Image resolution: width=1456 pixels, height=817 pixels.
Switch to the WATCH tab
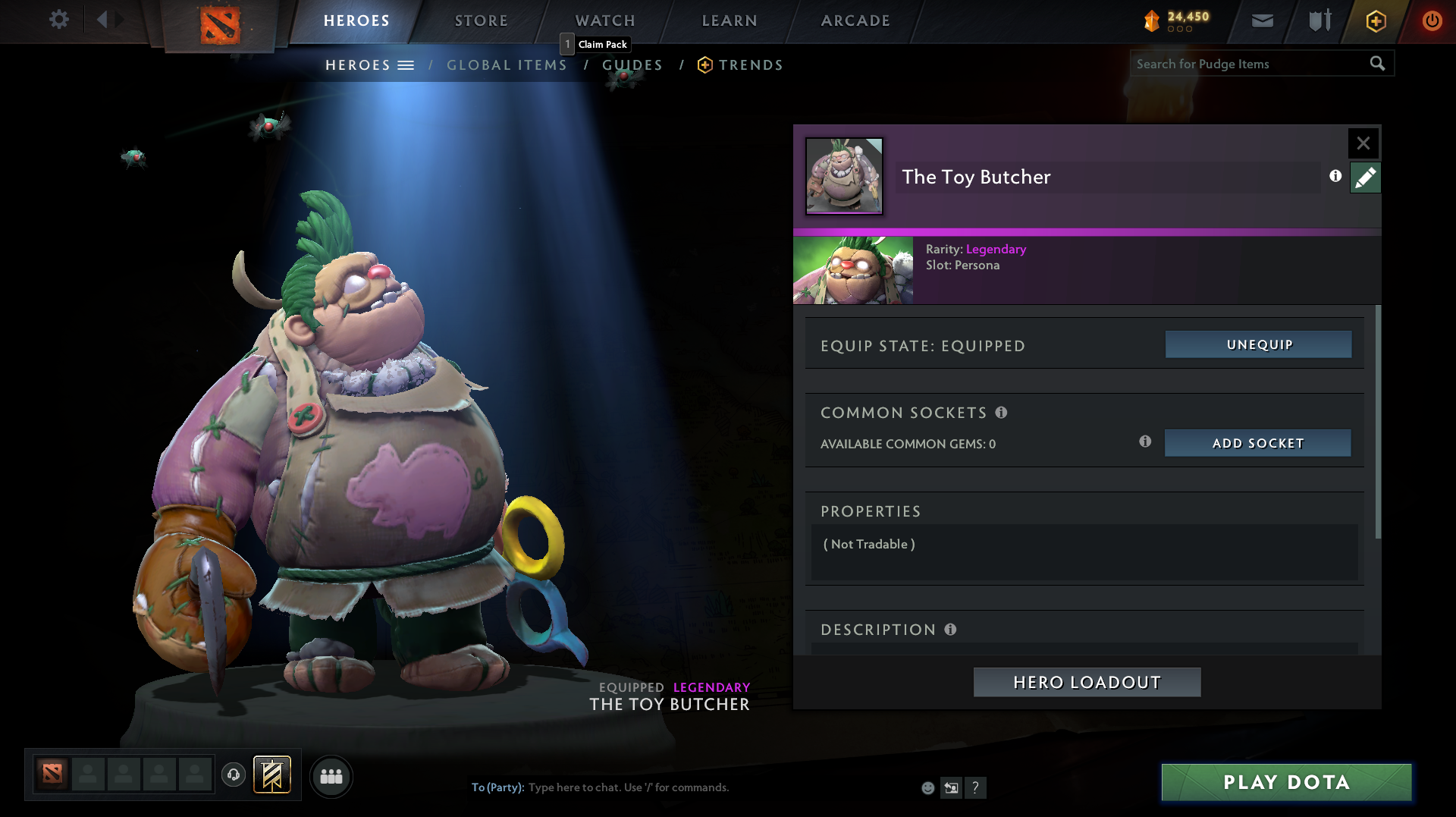pyautogui.click(x=604, y=20)
